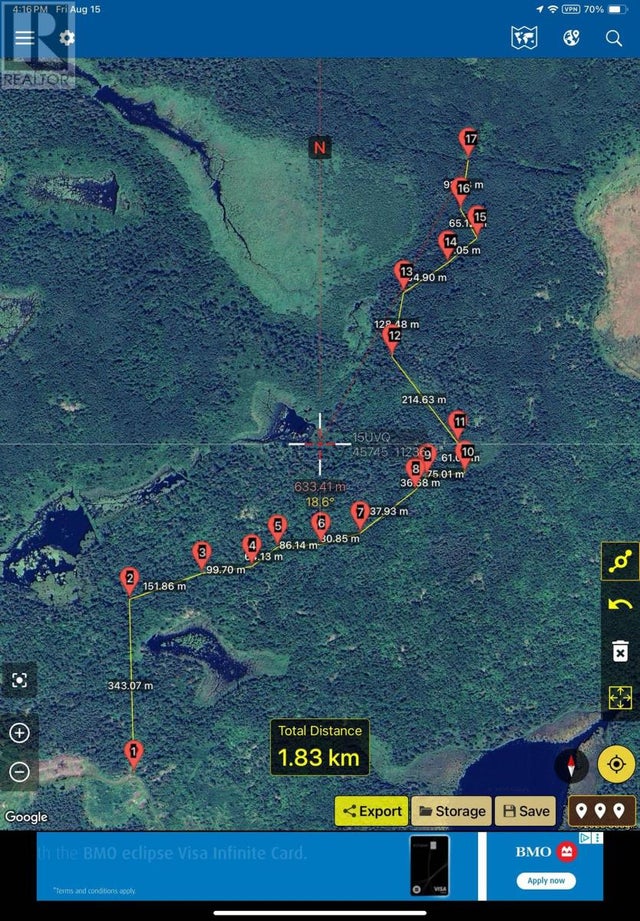Zoom out with the minus button
Image resolution: width=640 pixels, height=921 pixels.
(19, 771)
